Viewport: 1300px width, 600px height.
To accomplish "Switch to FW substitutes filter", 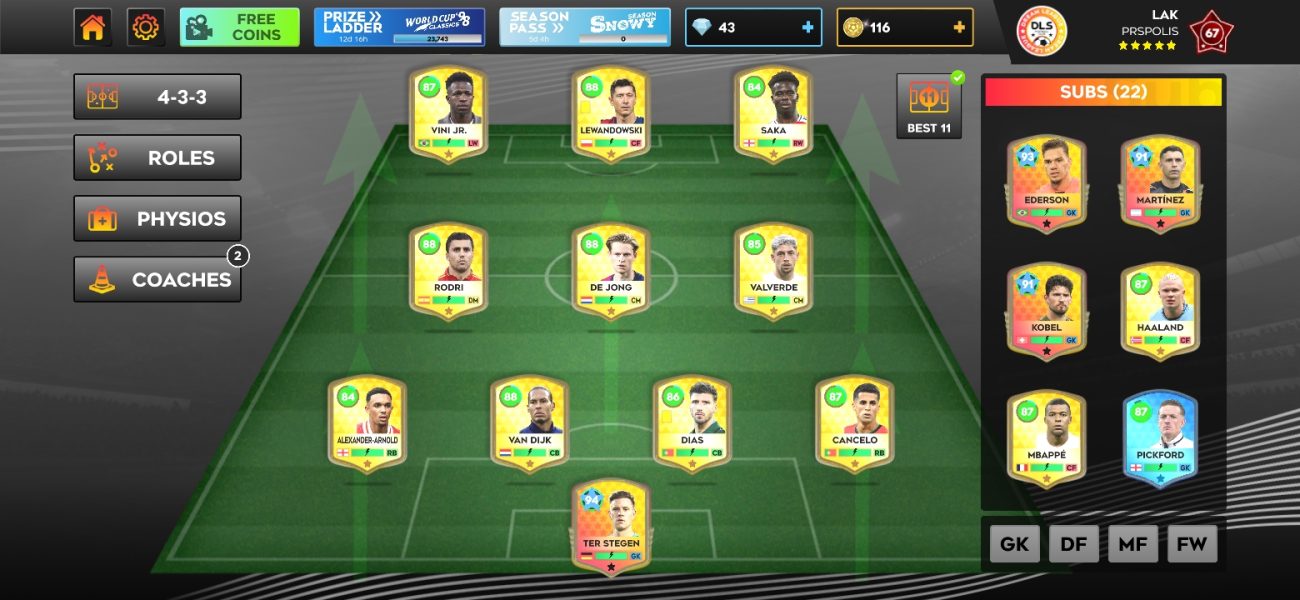I will pyautogui.click(x=1192, y=544).
